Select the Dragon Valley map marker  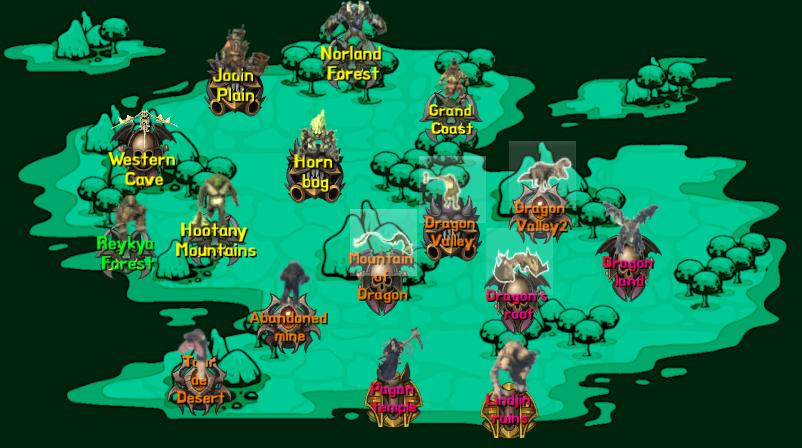[449, 230]
